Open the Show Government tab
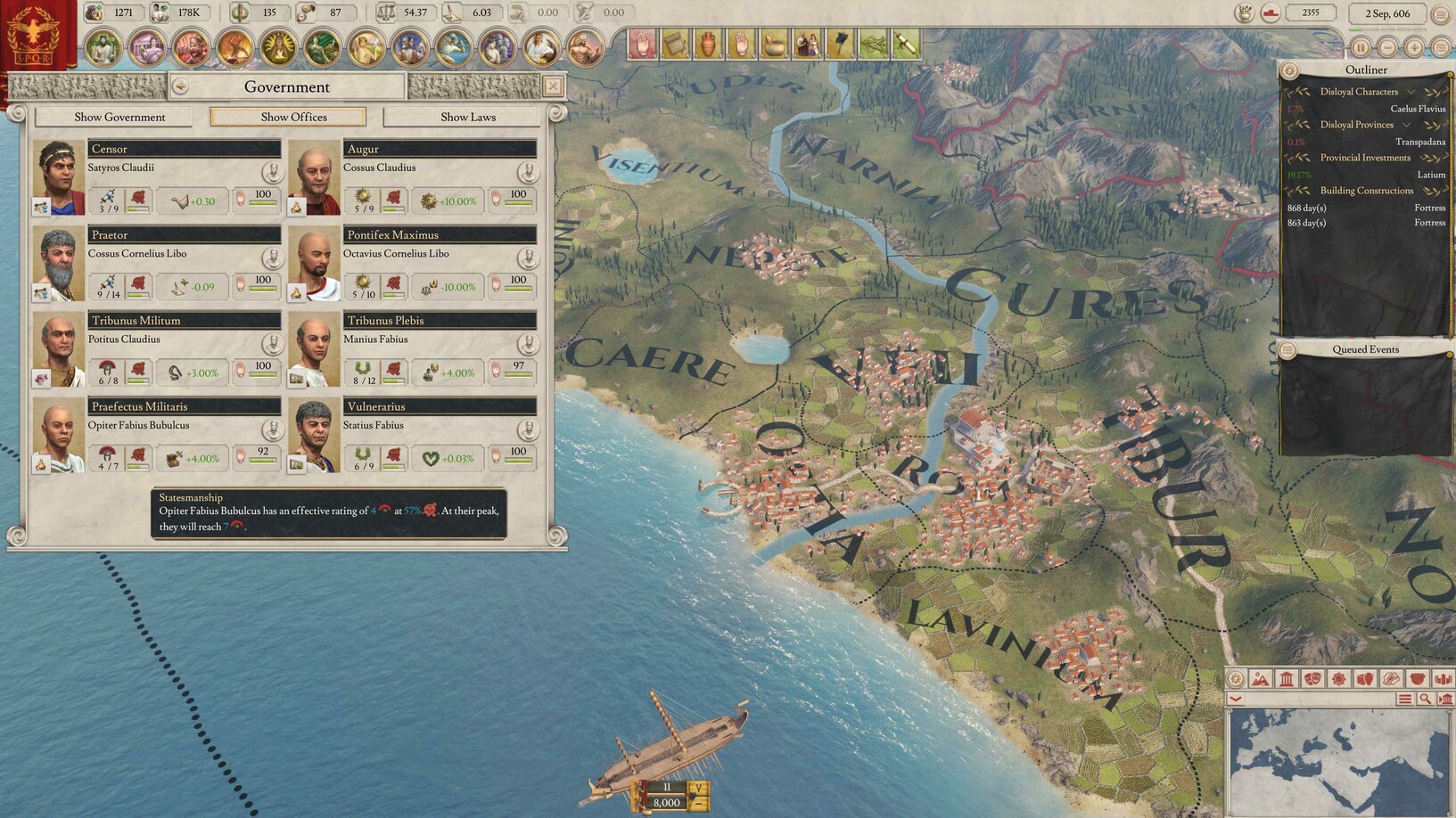The height and width of the screenshot is (818, 1456). pos(120,117)
